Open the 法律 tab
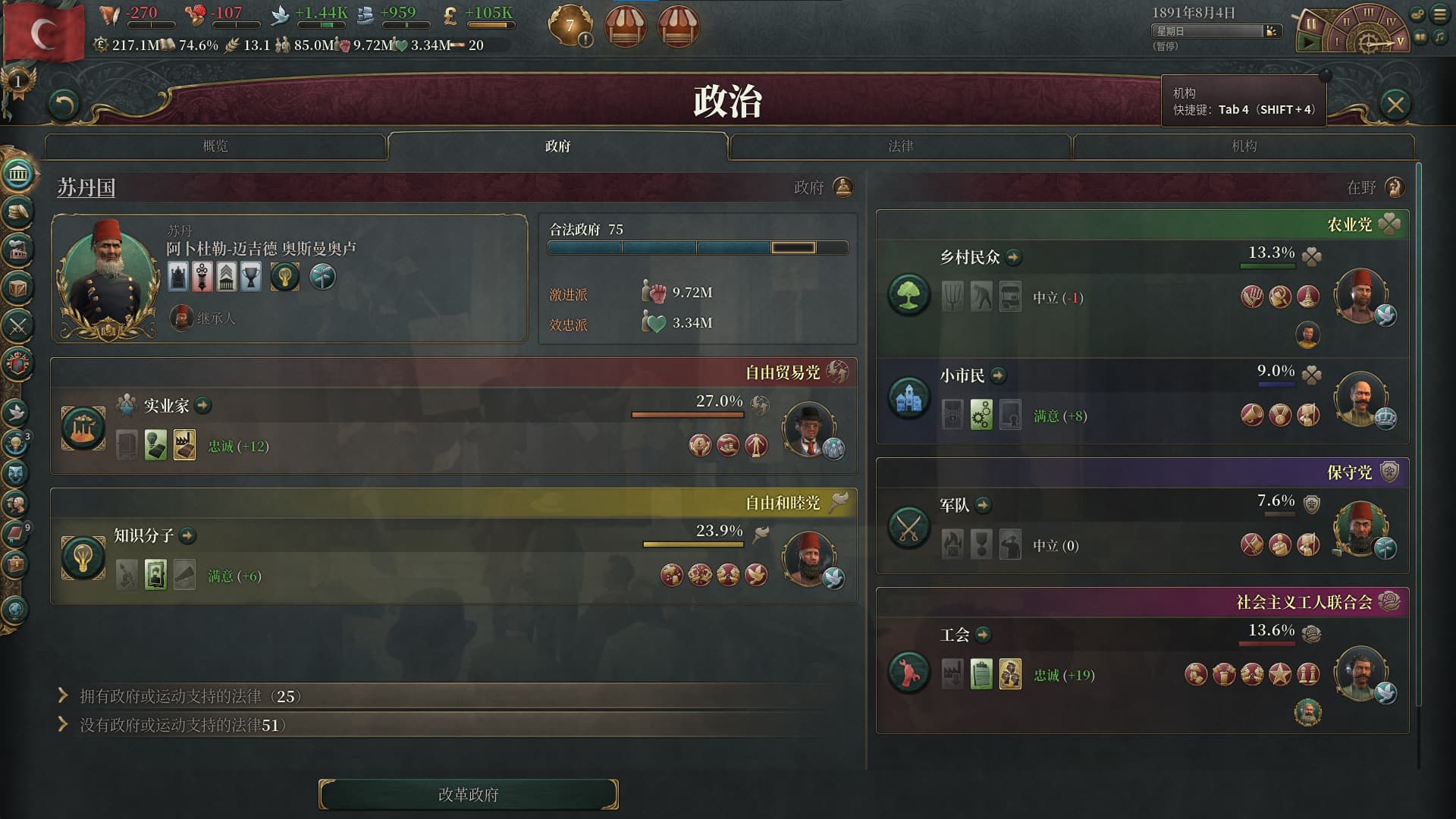The height and width of the screenshot is (819, 1456). [x=900, y=146]
